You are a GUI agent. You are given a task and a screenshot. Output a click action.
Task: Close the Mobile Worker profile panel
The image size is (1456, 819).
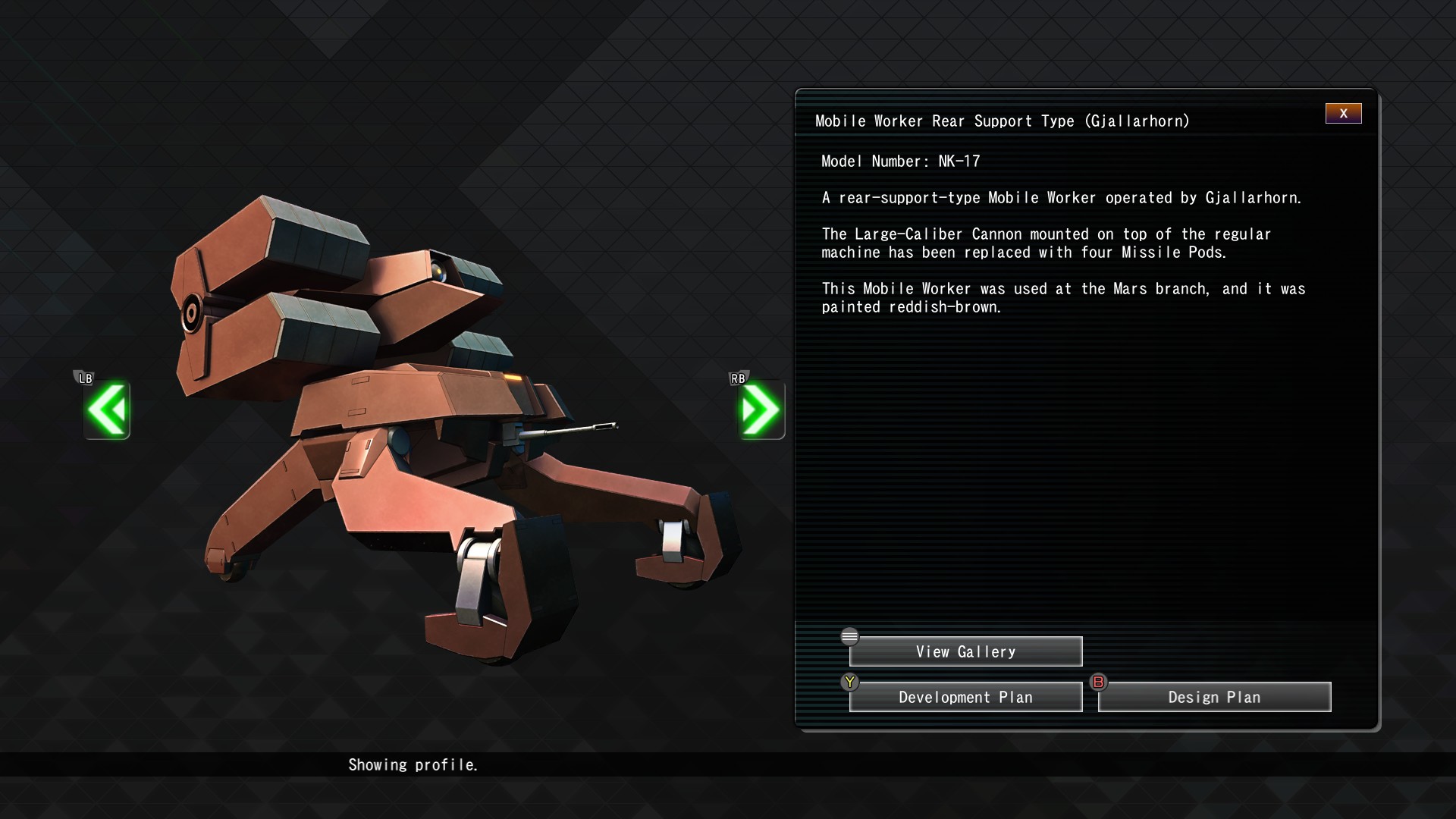[1343, 114]
